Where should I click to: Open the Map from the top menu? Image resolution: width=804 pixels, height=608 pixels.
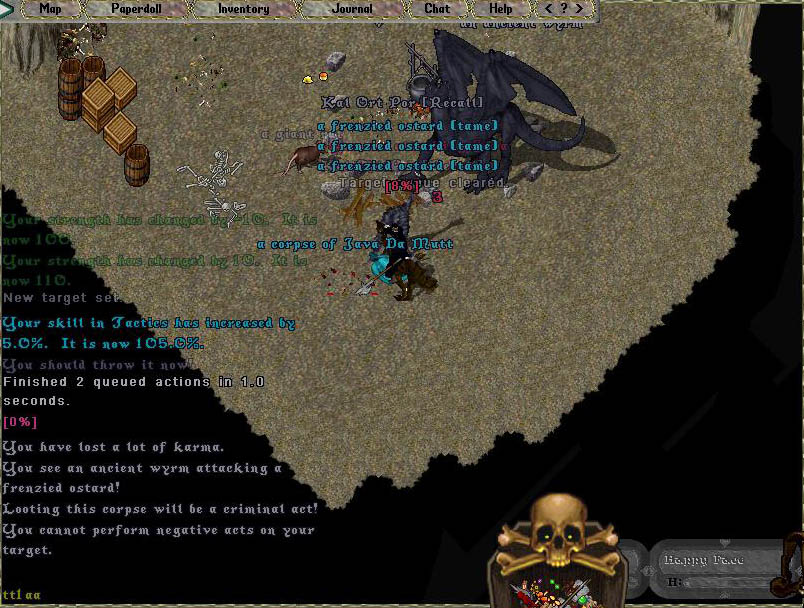point(50,9)
